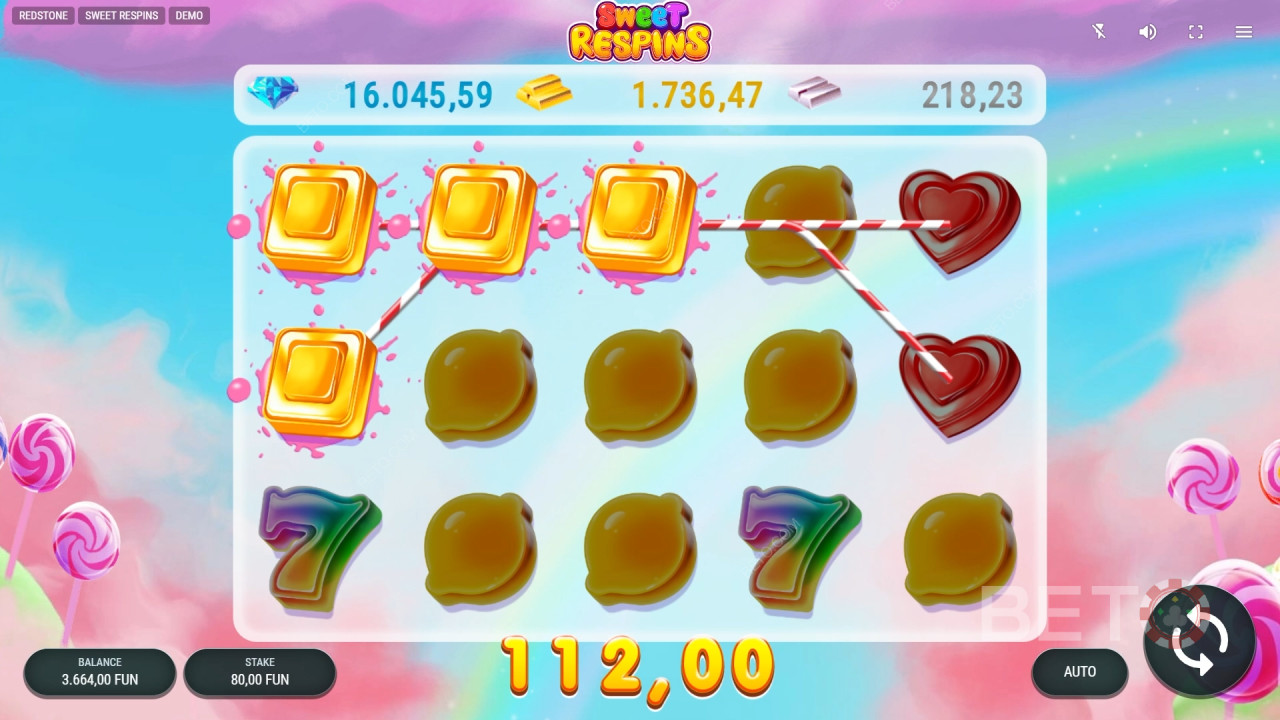
Task: Disable quick spin with the lightning icon
Action: click(1098, 31)
